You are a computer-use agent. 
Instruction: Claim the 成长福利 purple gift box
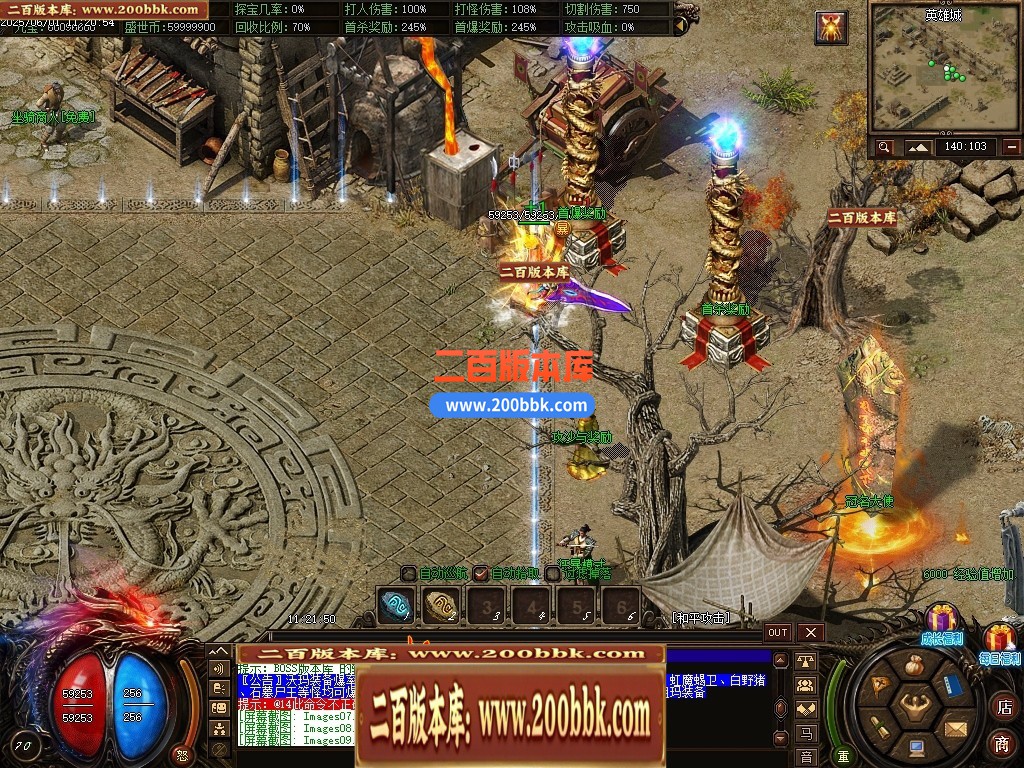tap(941, 620)
